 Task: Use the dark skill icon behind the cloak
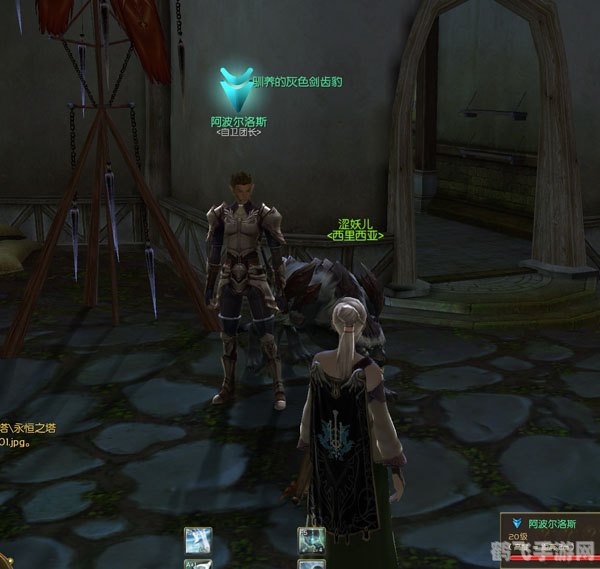point(311,542)
